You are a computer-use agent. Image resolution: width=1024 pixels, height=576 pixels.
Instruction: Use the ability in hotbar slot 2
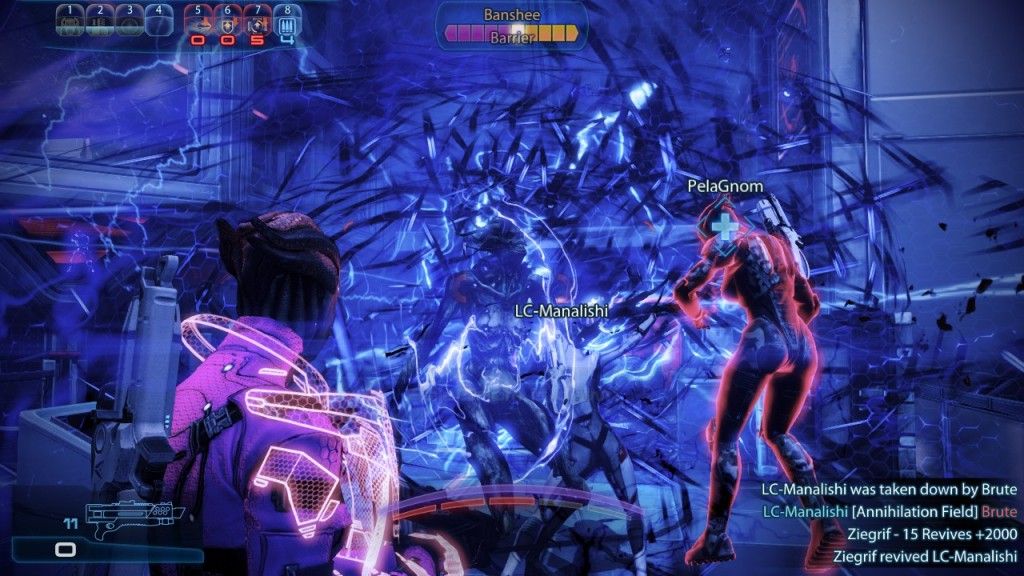100,21
